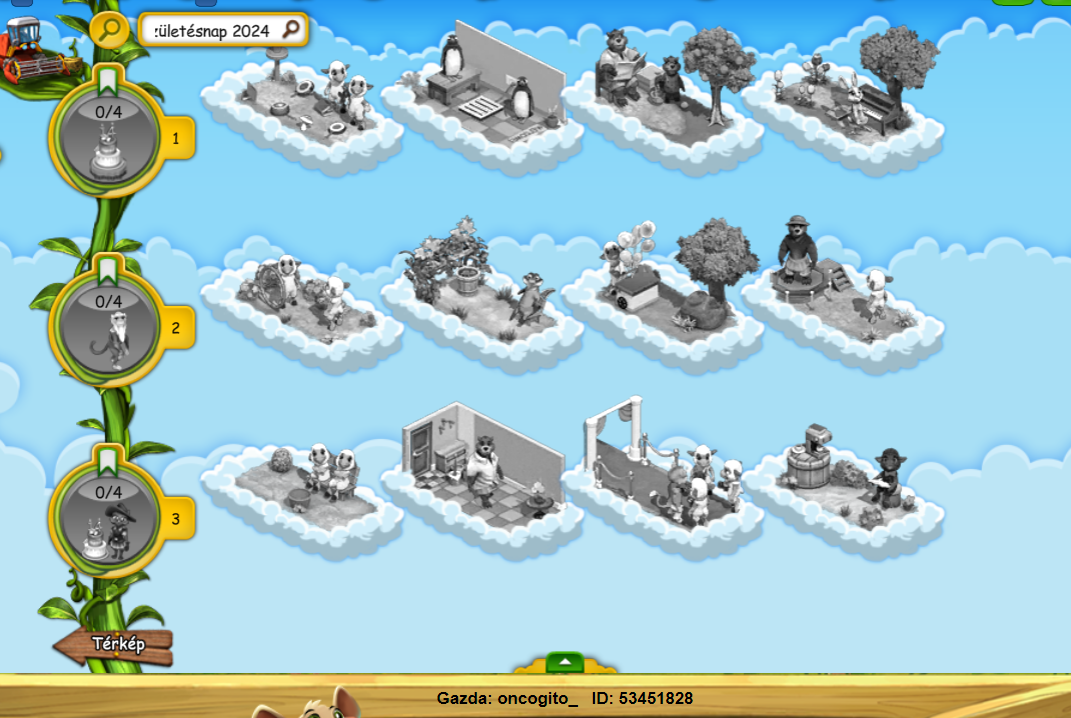Select the row 3 collection badge
Viewport: 1071px width, 718px height.
click(x=106, y=518)
